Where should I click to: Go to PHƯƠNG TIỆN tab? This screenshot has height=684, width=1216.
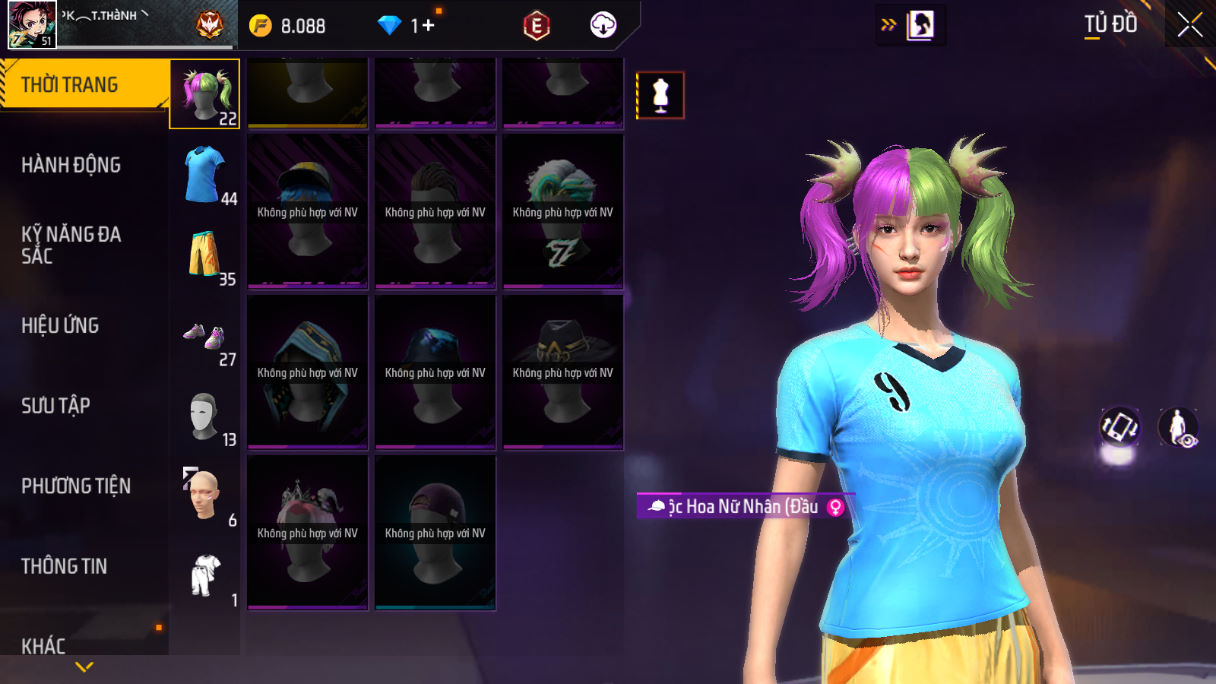(76, 486)
